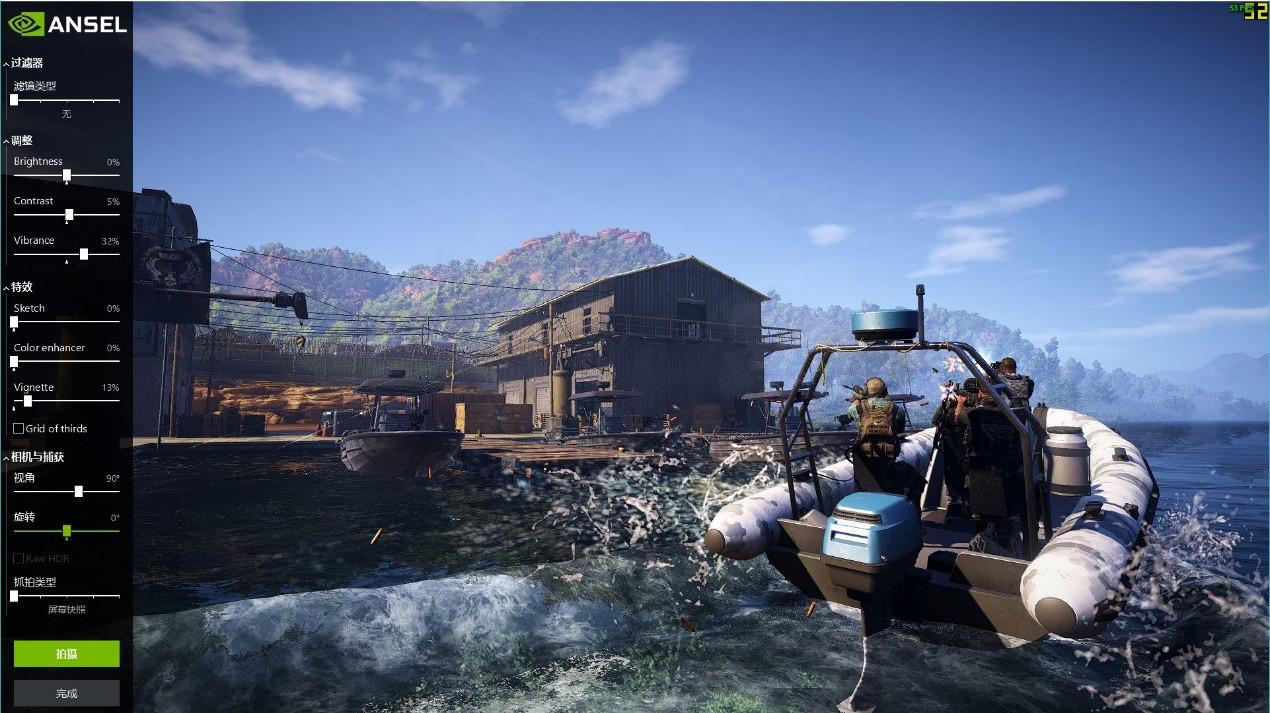This screenshot has width=1270, height=713.
Task: Set the Vibrance slider
Action: 83,254
